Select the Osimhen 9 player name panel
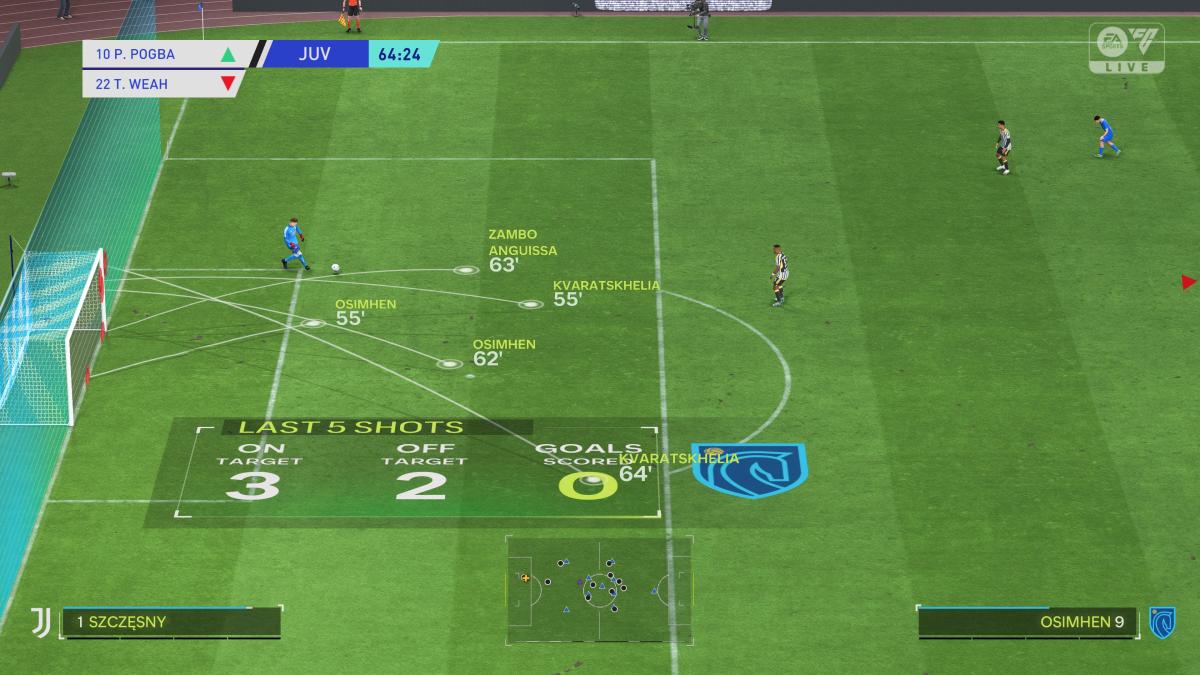Image resolution: width=1200 pixels, height=675 pixels. click(1027, 622)
